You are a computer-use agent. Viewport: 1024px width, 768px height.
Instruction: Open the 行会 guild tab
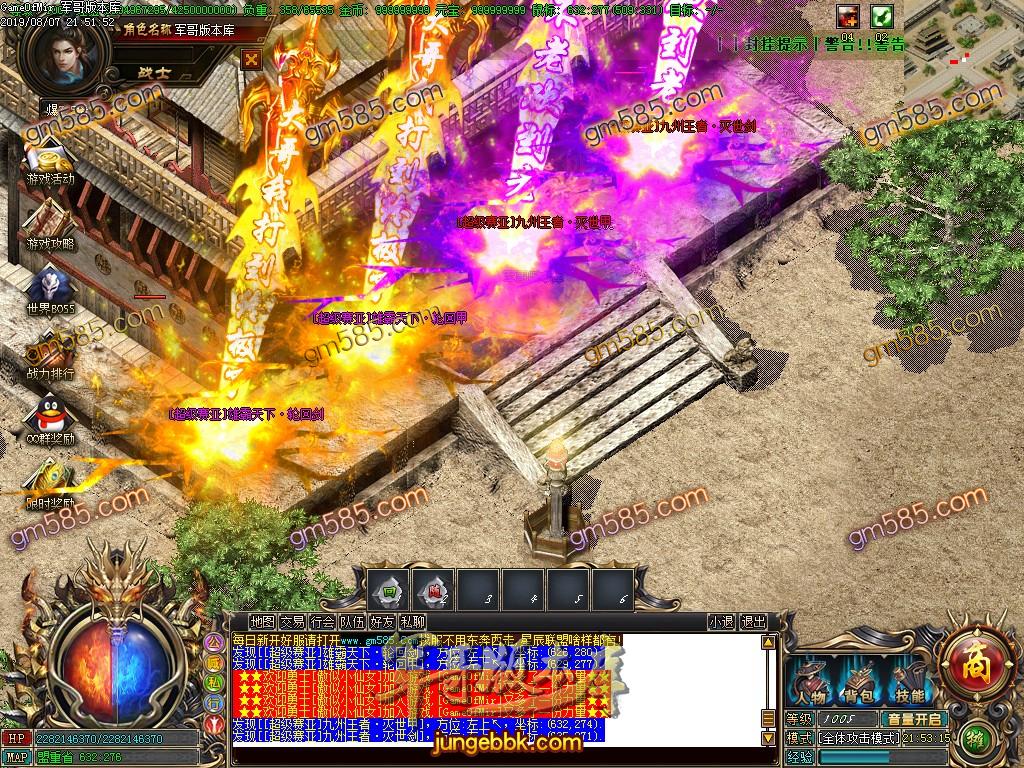(322, 622)
